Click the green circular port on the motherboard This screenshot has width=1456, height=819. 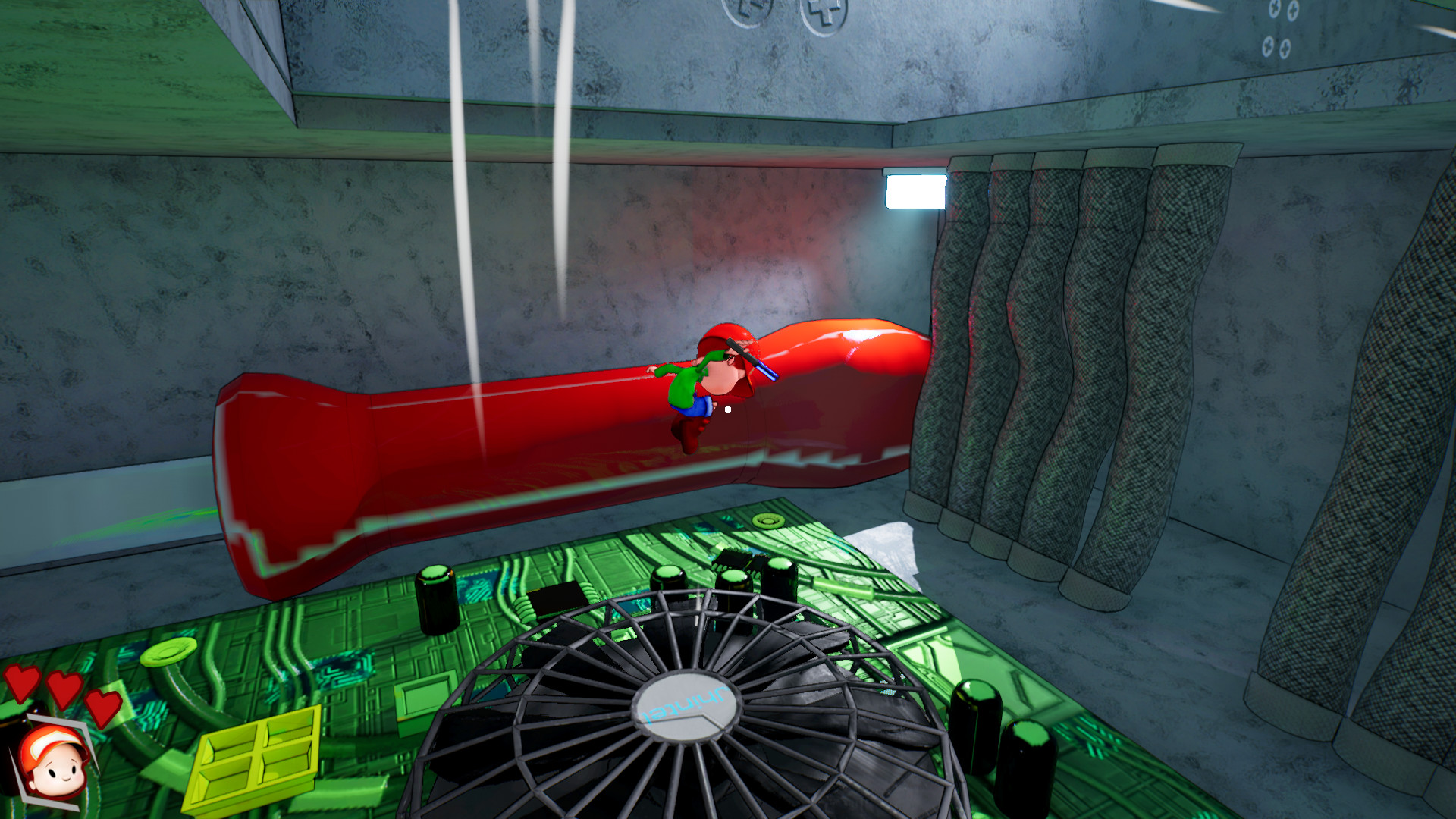point(769,522)
